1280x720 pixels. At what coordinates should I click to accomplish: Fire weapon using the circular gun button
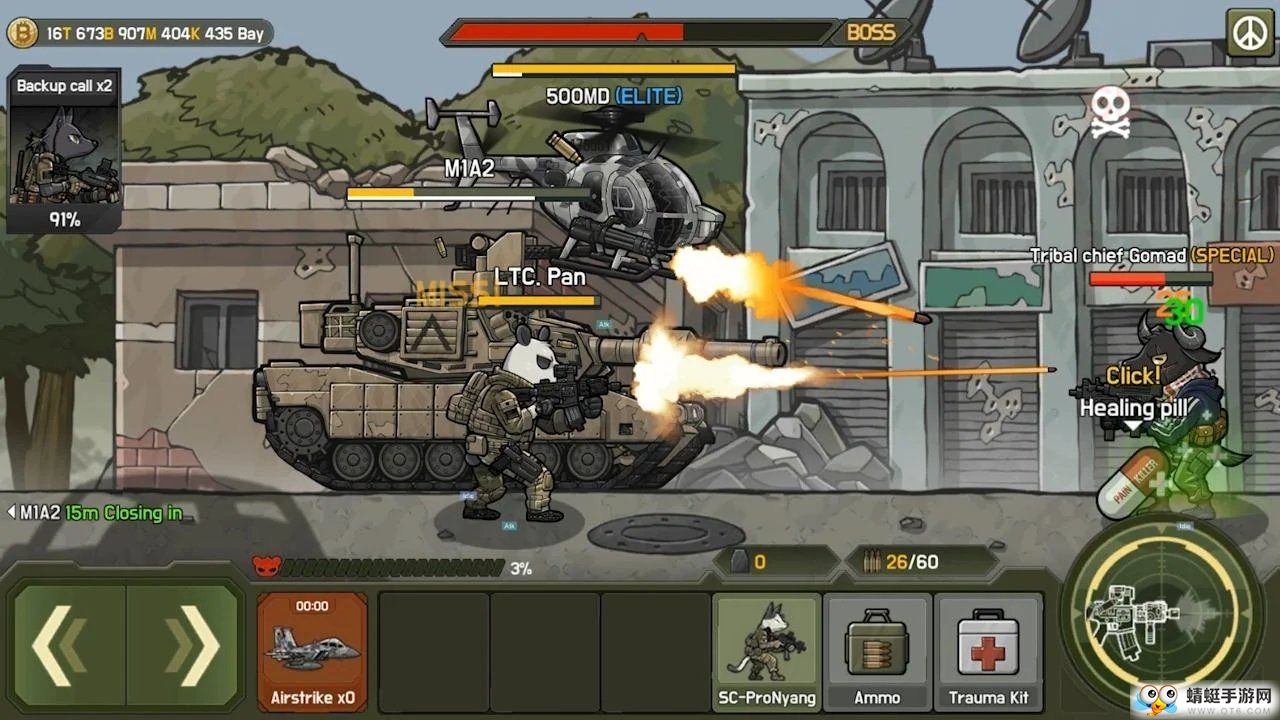click(1159, 612)
